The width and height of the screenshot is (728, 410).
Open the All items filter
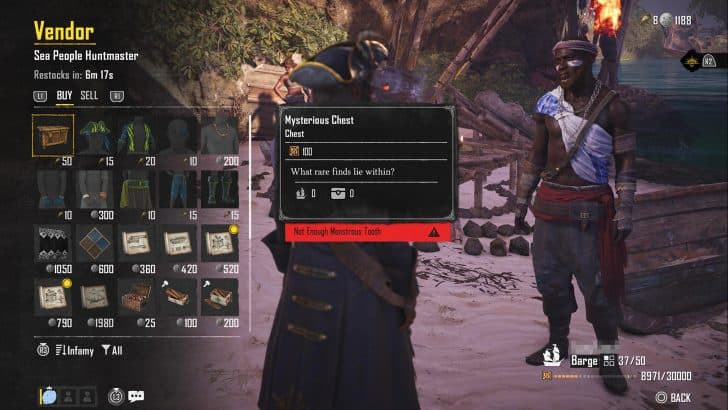tap(114, 349)
